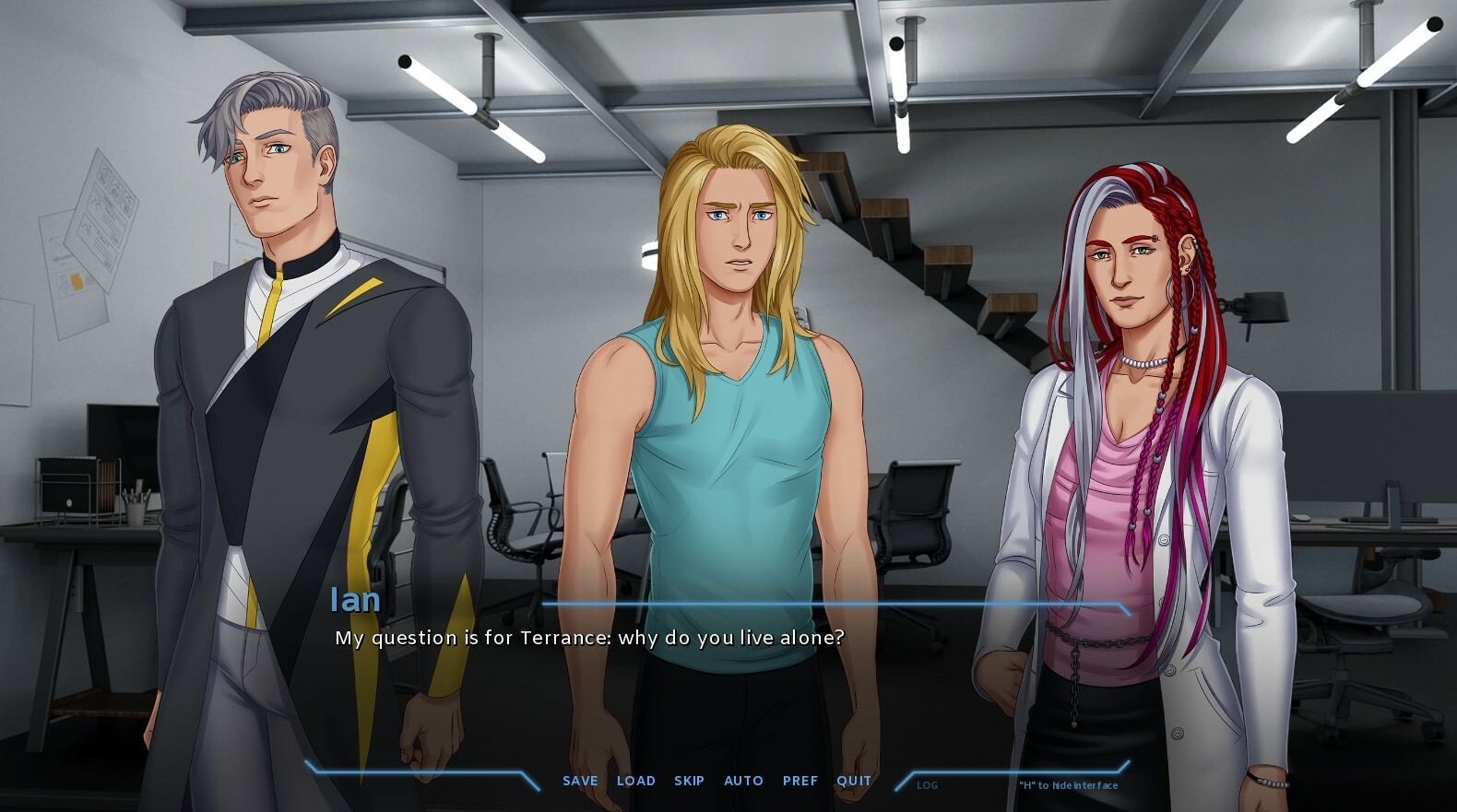Select QUIT from the quick menu
Screen dimensions: 1457x812
(853, 781)
